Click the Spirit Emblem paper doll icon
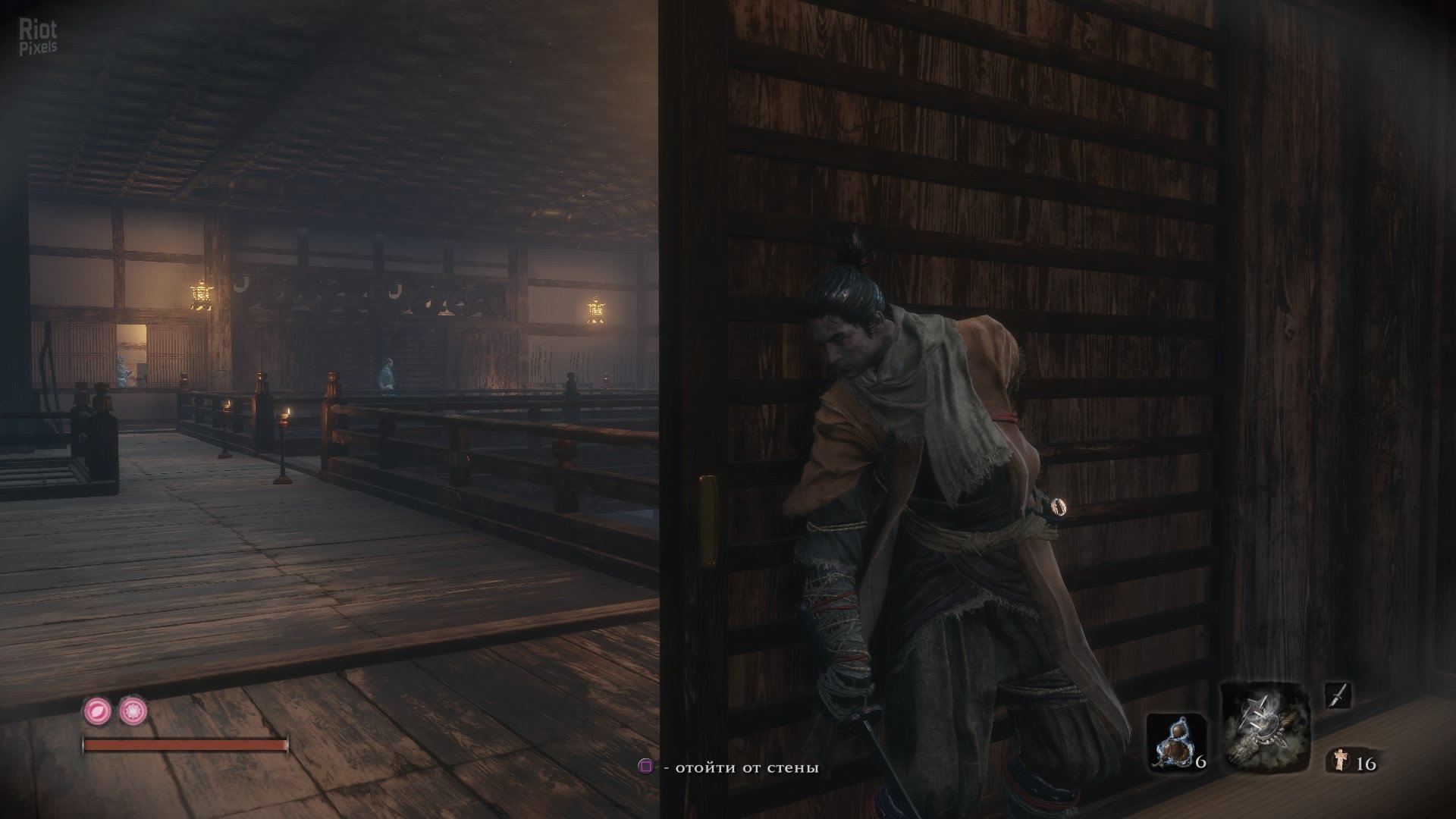1456x819 pixels. (1340, 760)
